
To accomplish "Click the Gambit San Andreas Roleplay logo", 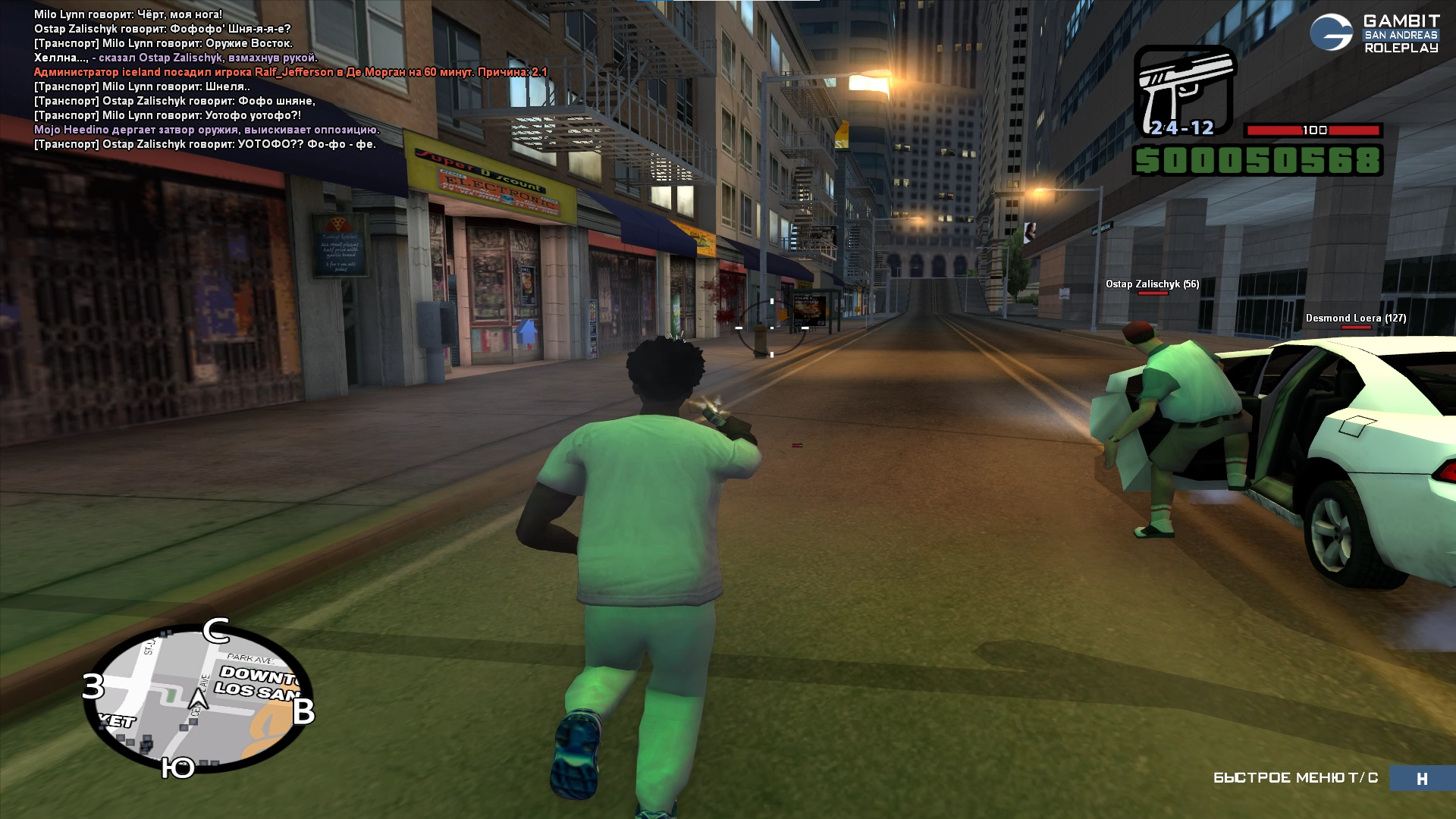I will click(x=1374, y=34).
